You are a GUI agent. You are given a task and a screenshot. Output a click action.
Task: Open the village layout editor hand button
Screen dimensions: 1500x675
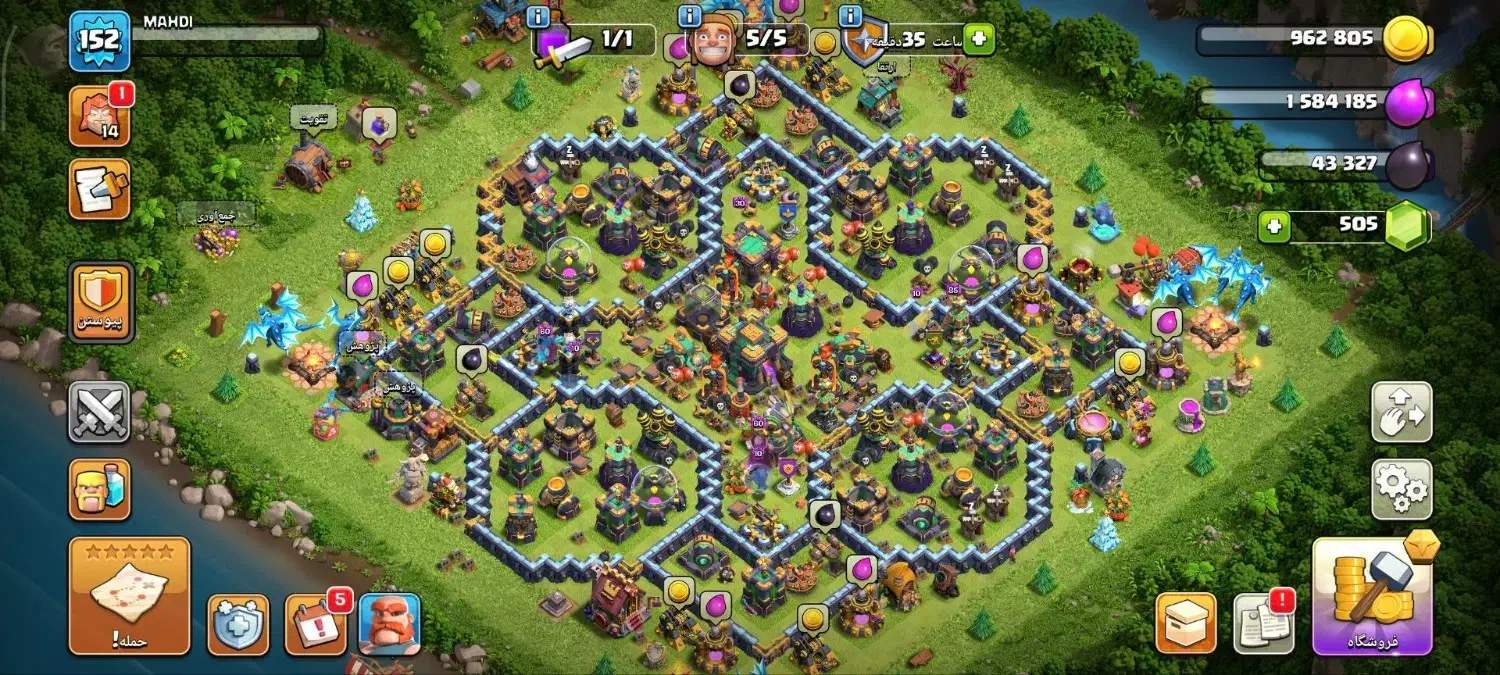1401,411
